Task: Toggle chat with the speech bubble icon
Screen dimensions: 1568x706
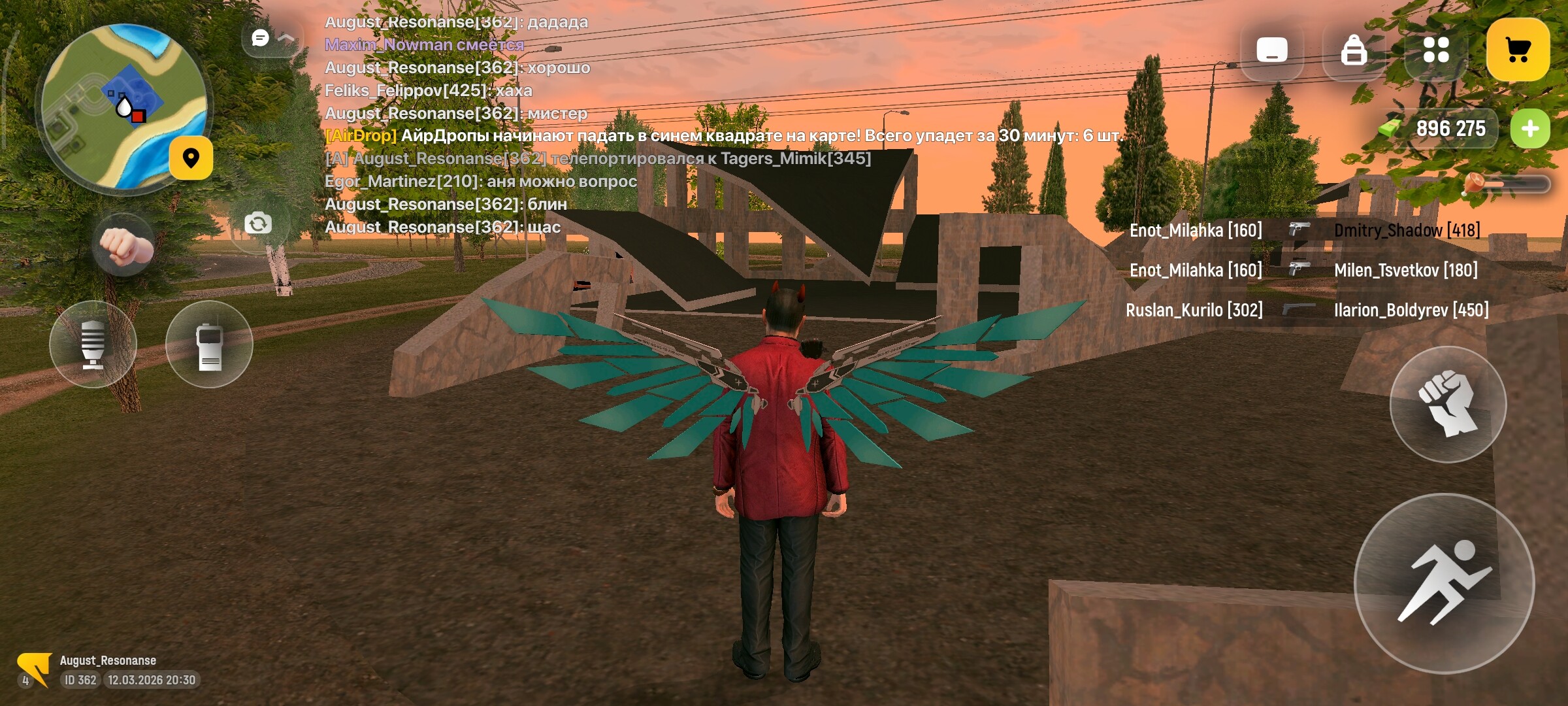Action: coord(260,37)
